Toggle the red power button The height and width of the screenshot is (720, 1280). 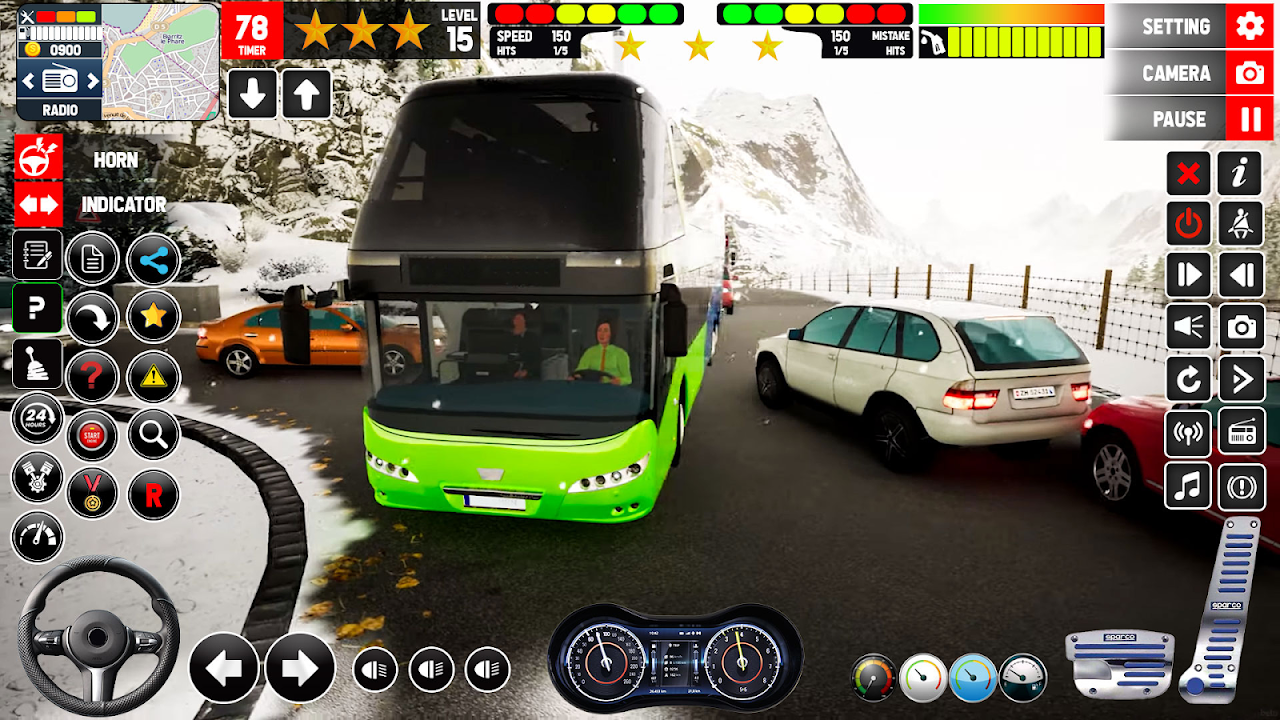click(1188, 224)
